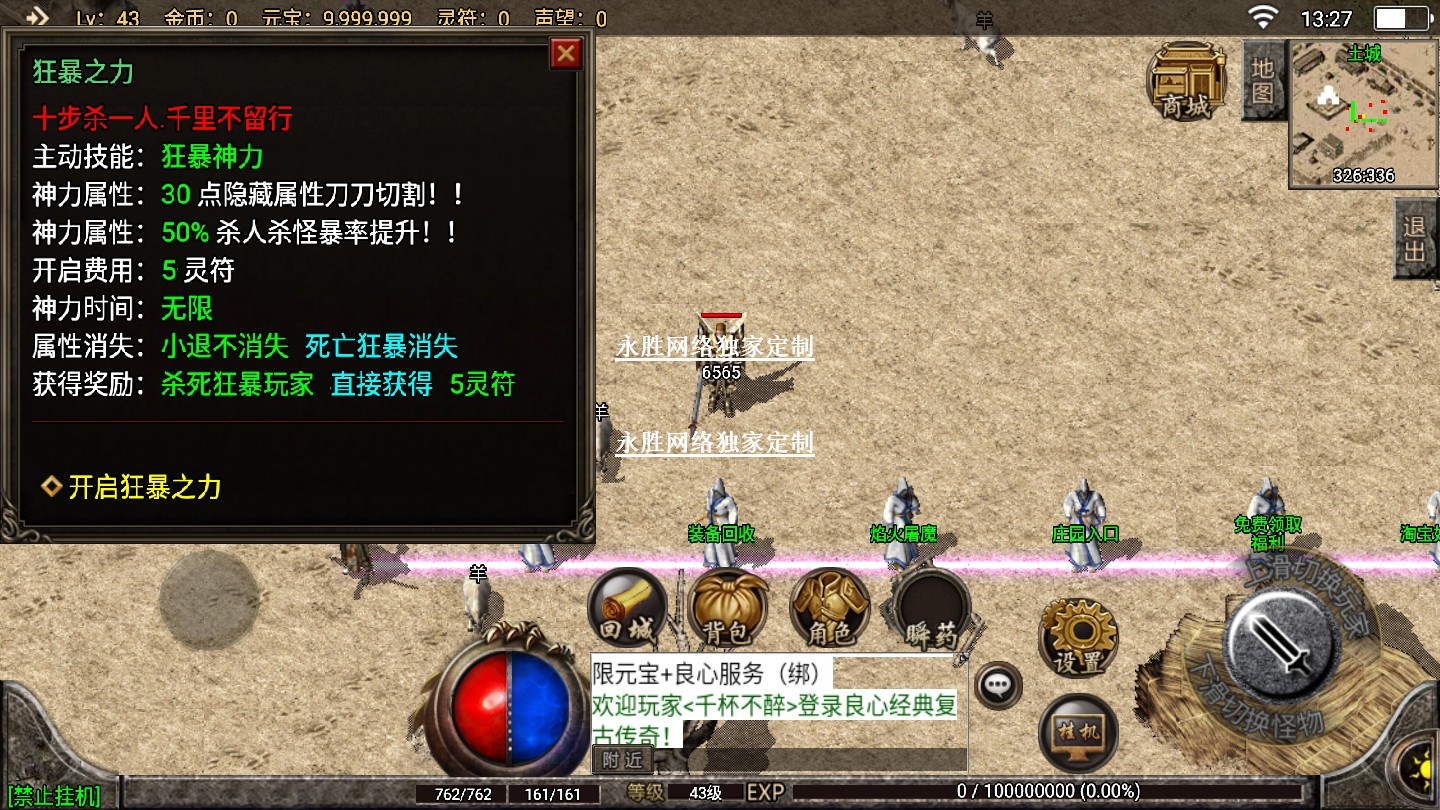Image resolution: width=1440 pixels, height=810 pixels.
Task: Open the 商城 shop
Action: (1186, 80)
